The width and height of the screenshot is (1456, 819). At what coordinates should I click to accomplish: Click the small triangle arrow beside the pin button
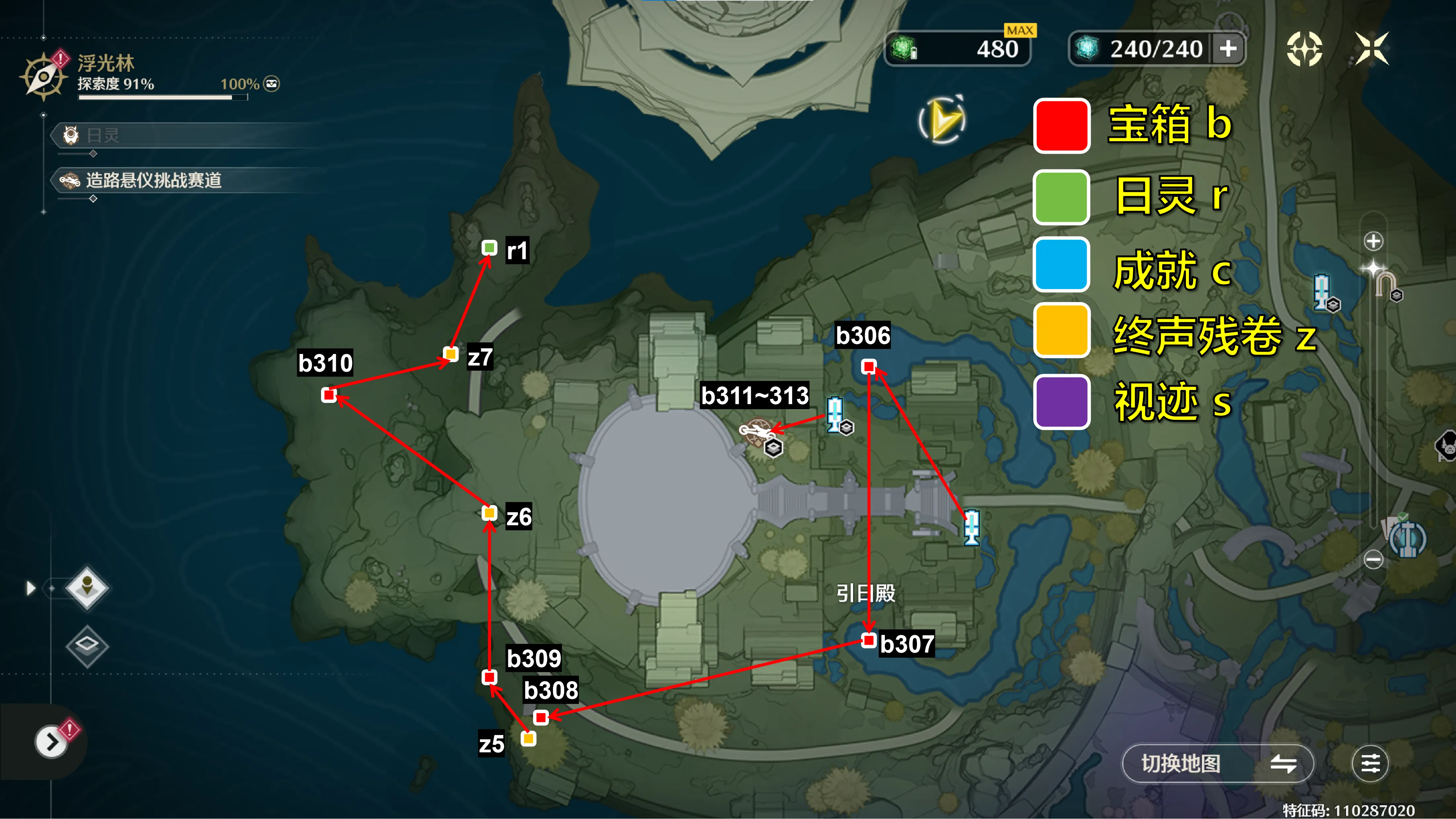pos(30,588)
